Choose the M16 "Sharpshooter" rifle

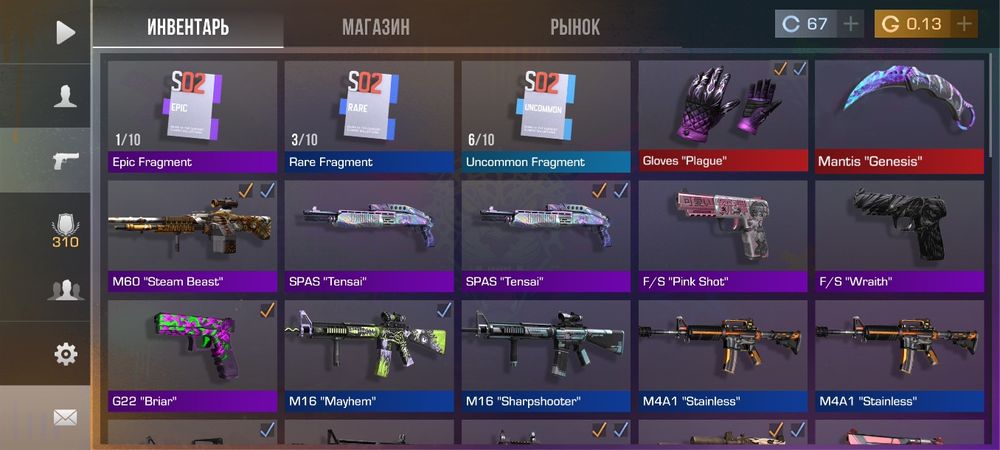[x=546, y=355]
